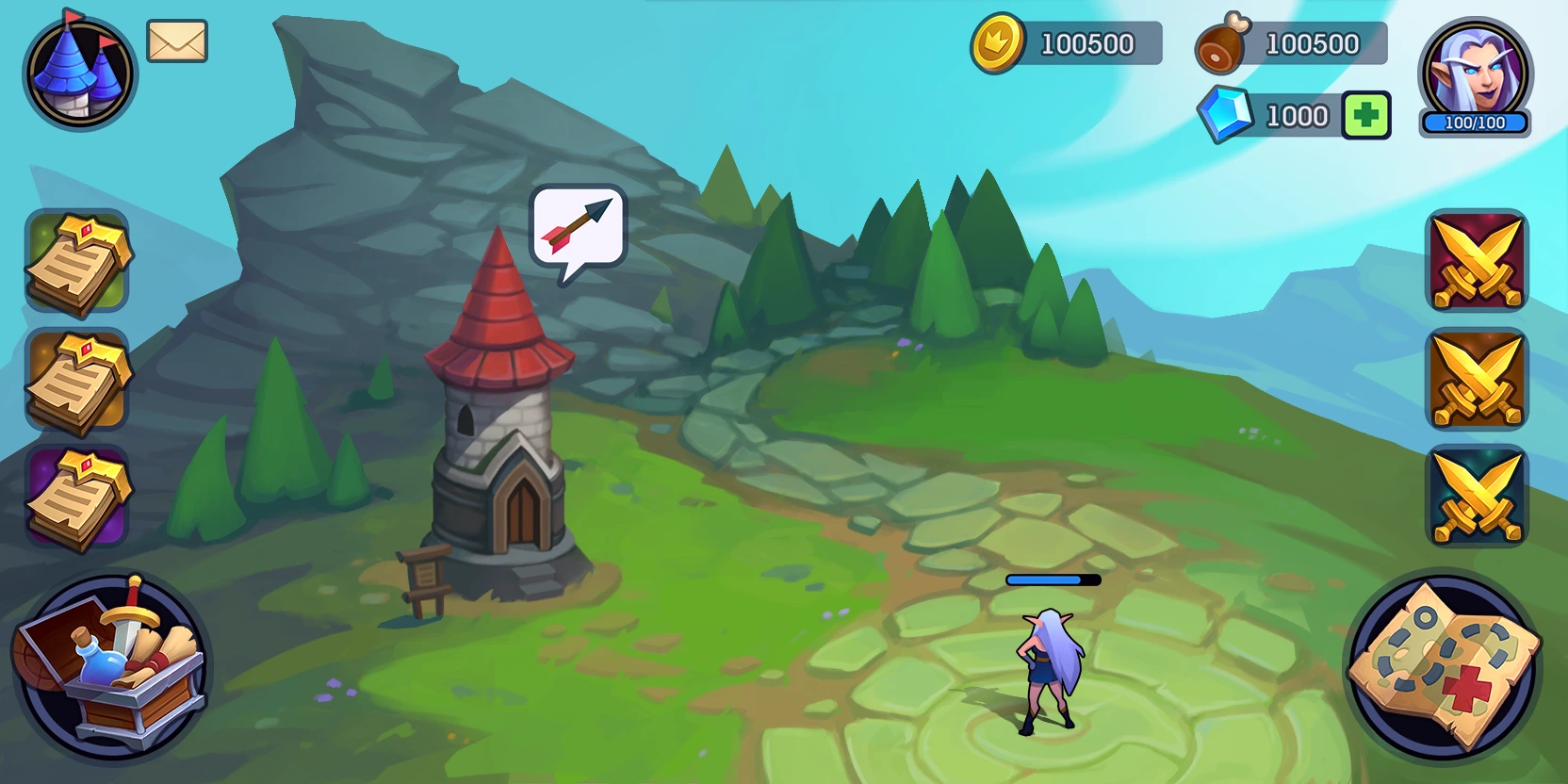1568x784 pixels.
Task: Open the treasure chest inventory
Action: [111, 667]
